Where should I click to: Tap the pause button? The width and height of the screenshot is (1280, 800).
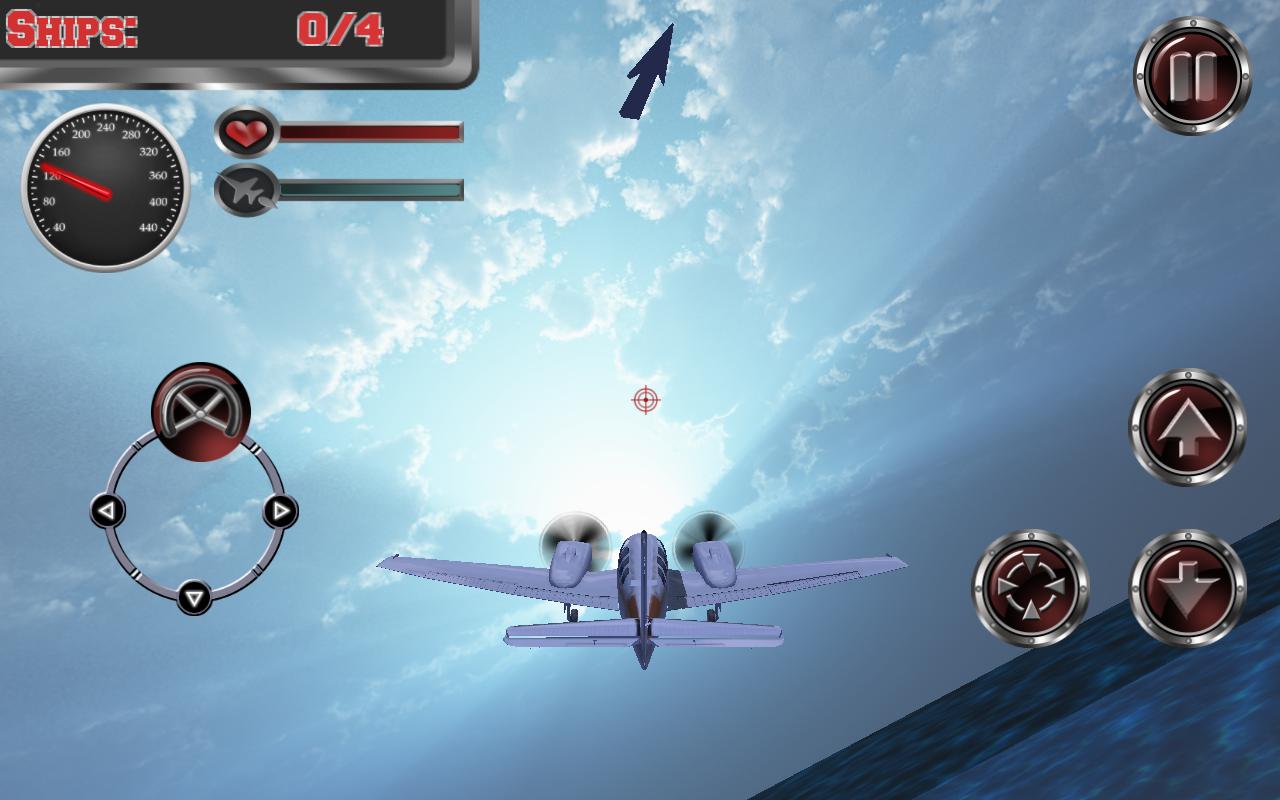tap(1192, 72)
